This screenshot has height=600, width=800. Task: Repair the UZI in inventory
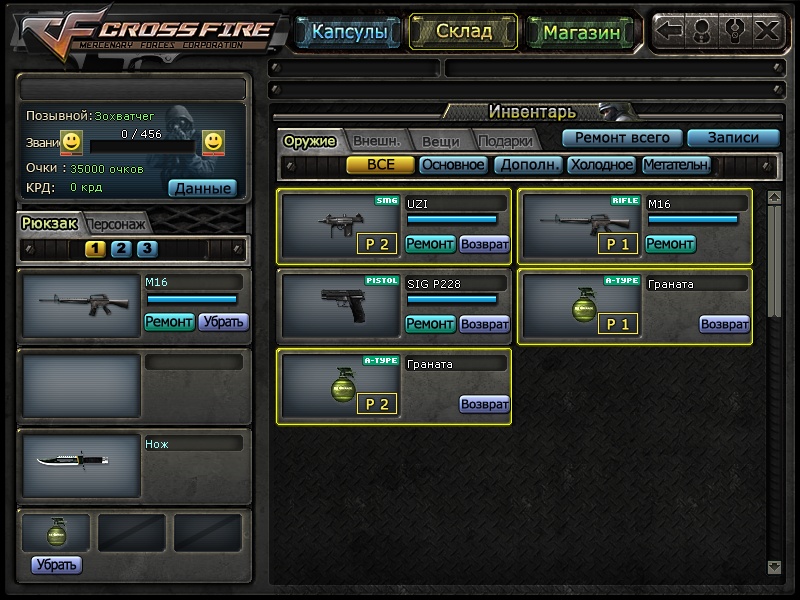coord(430,243)
